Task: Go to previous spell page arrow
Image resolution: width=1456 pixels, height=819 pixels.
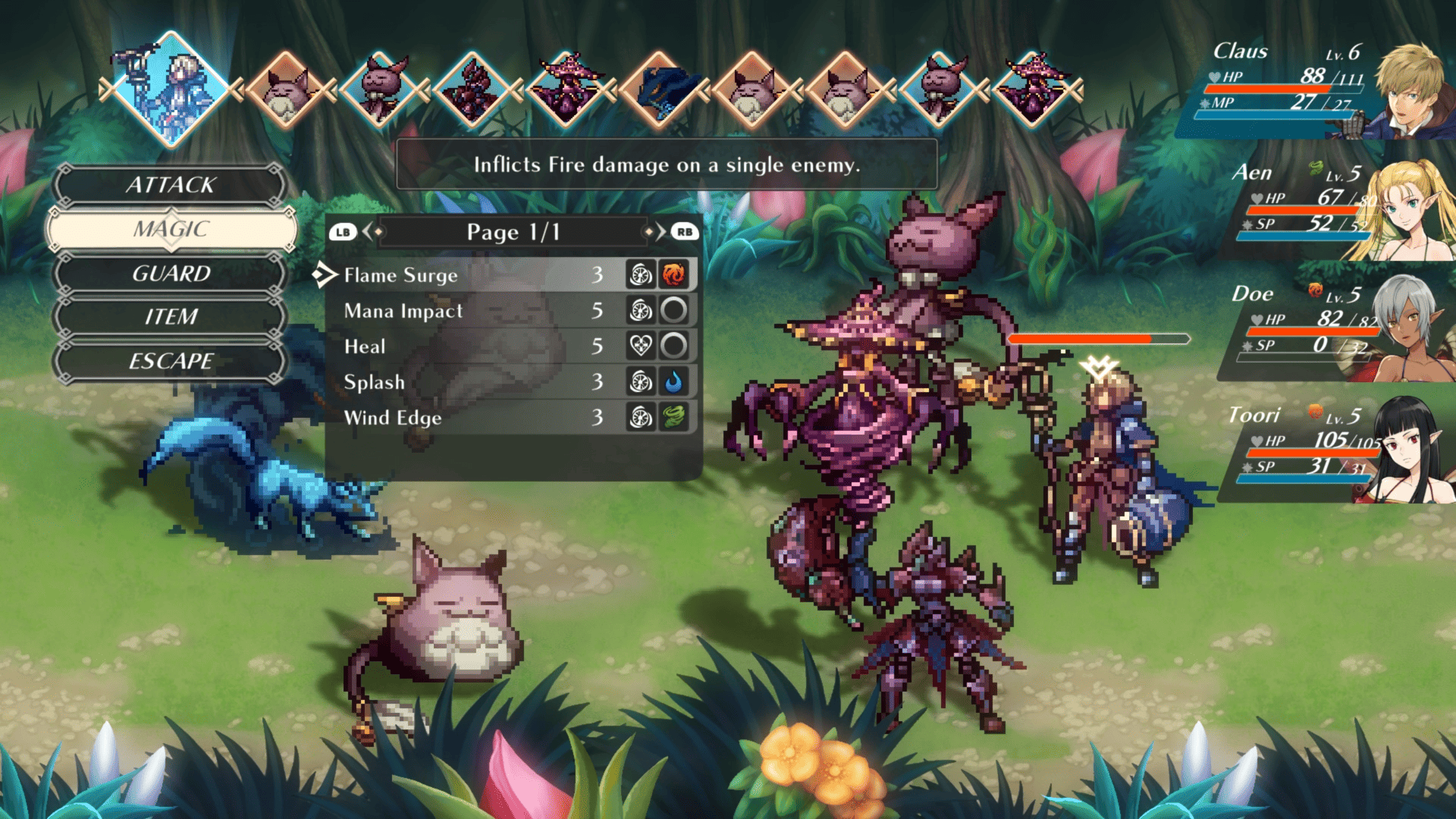Action: tap(370, 231)
